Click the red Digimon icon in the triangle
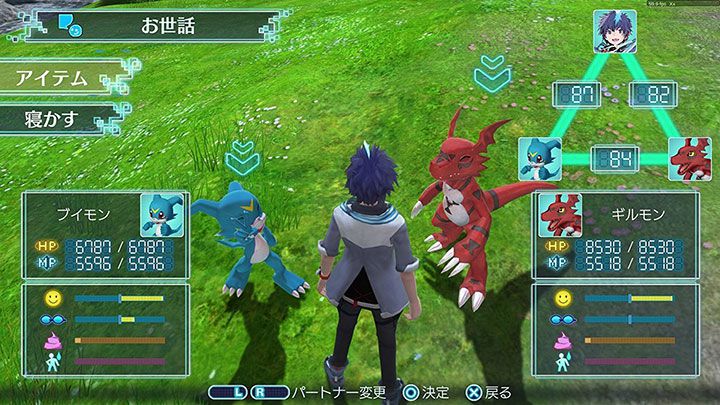Viewport: 720px width, 405px height. click(689, 158)
